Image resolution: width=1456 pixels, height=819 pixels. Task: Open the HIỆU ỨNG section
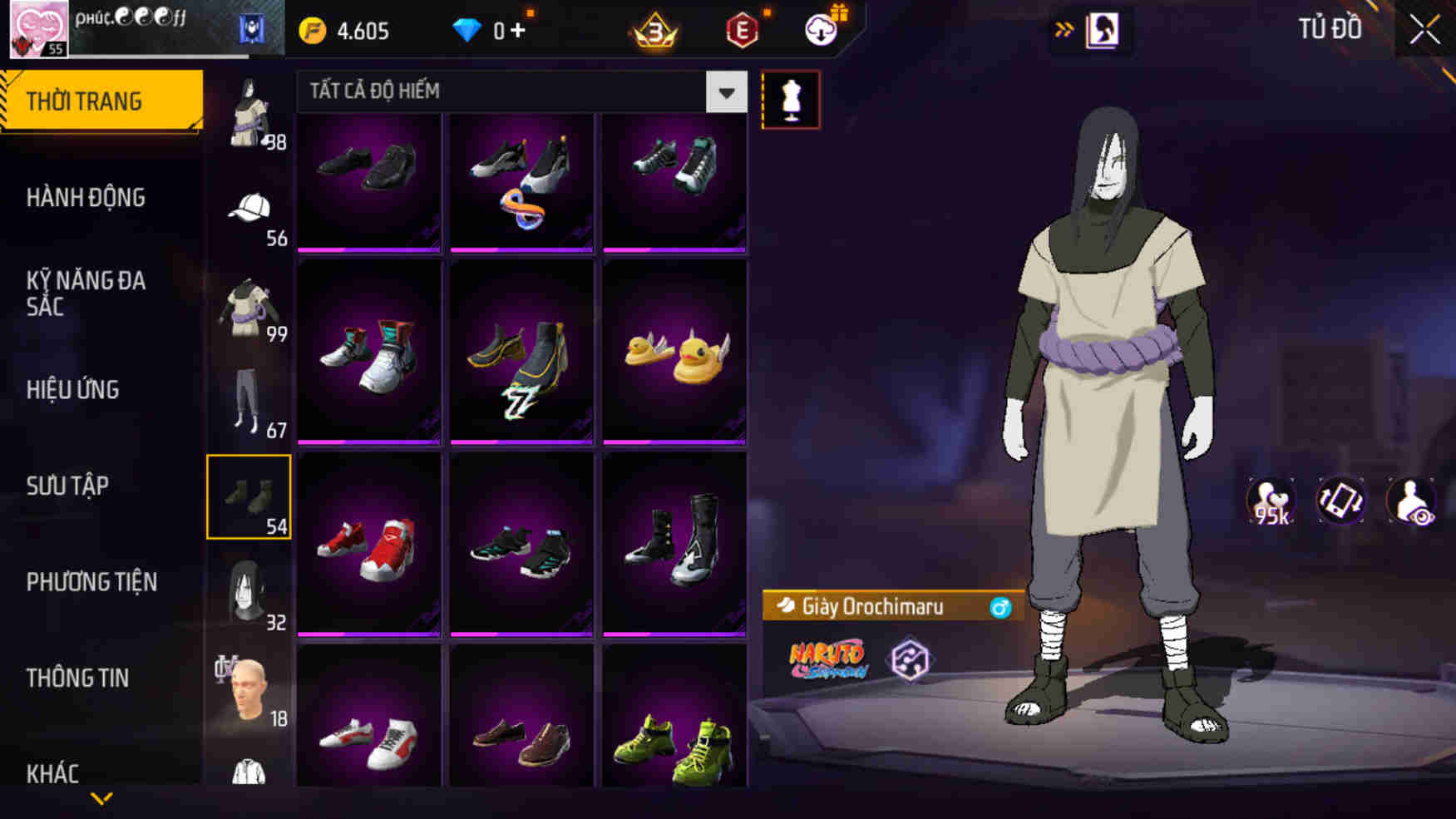point(73,389)
